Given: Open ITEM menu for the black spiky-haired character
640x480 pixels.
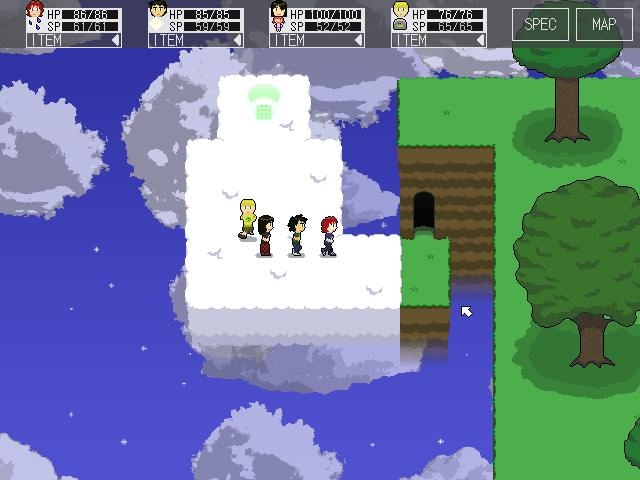Looking at the screenshot, I should (195, 40).
